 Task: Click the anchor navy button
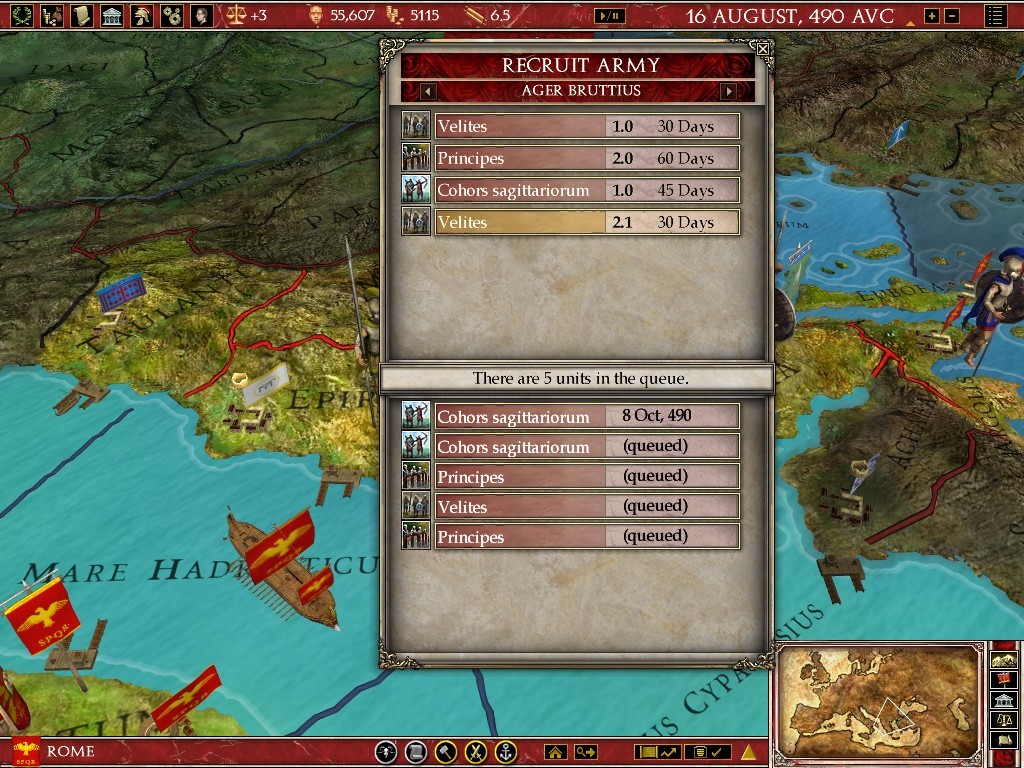point(507,752)
